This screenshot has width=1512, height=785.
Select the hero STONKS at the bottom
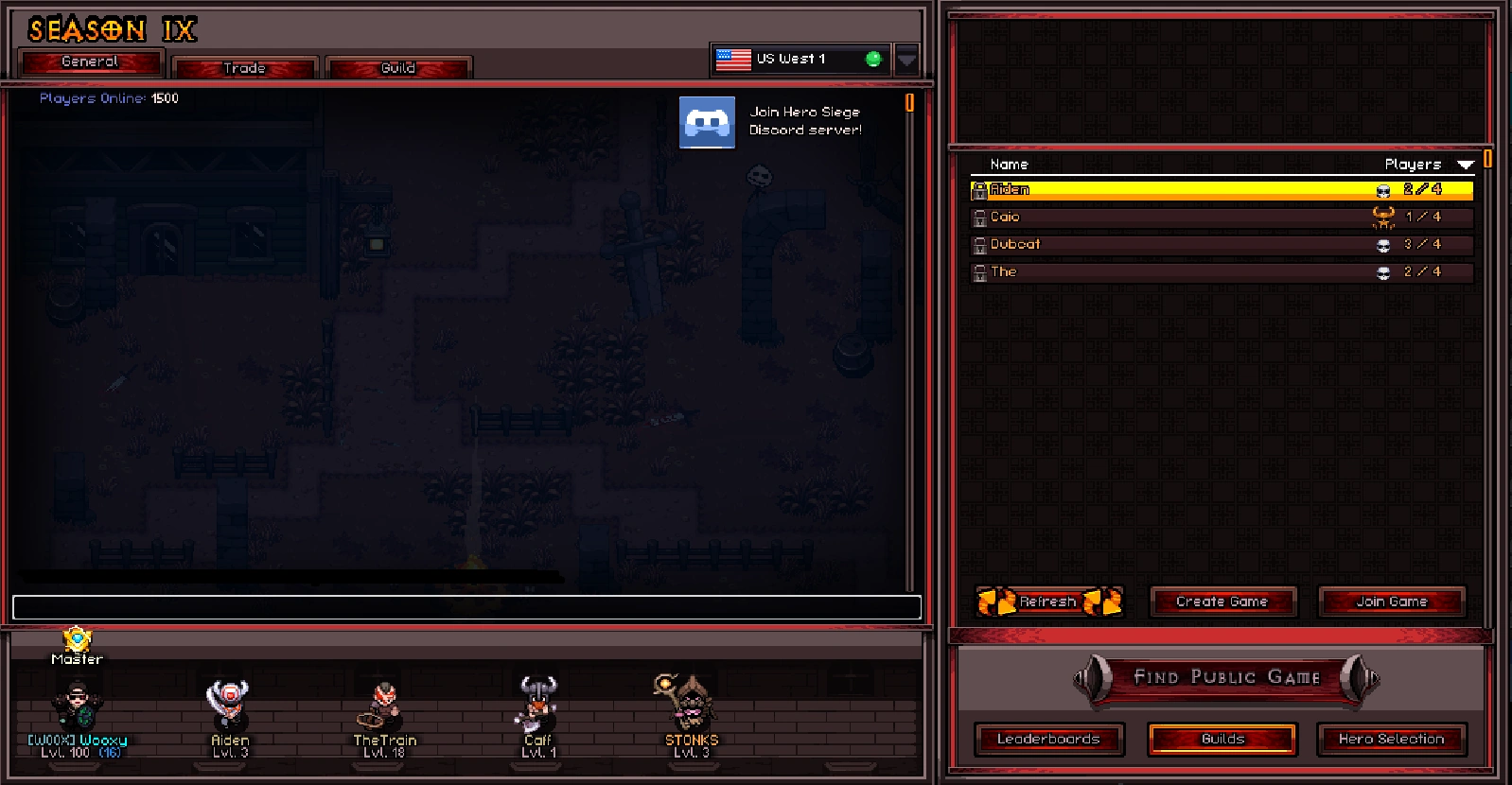[x=691, y=705]
